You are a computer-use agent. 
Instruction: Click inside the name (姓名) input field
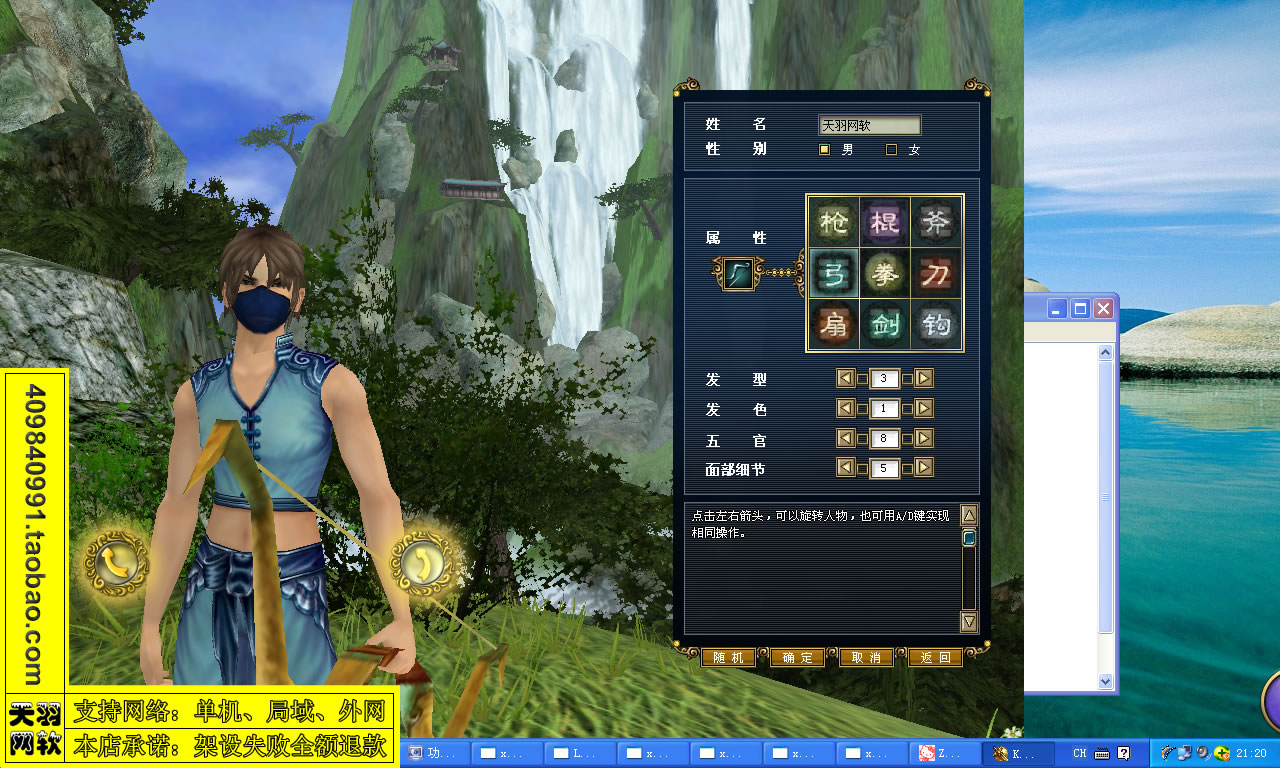868,125
